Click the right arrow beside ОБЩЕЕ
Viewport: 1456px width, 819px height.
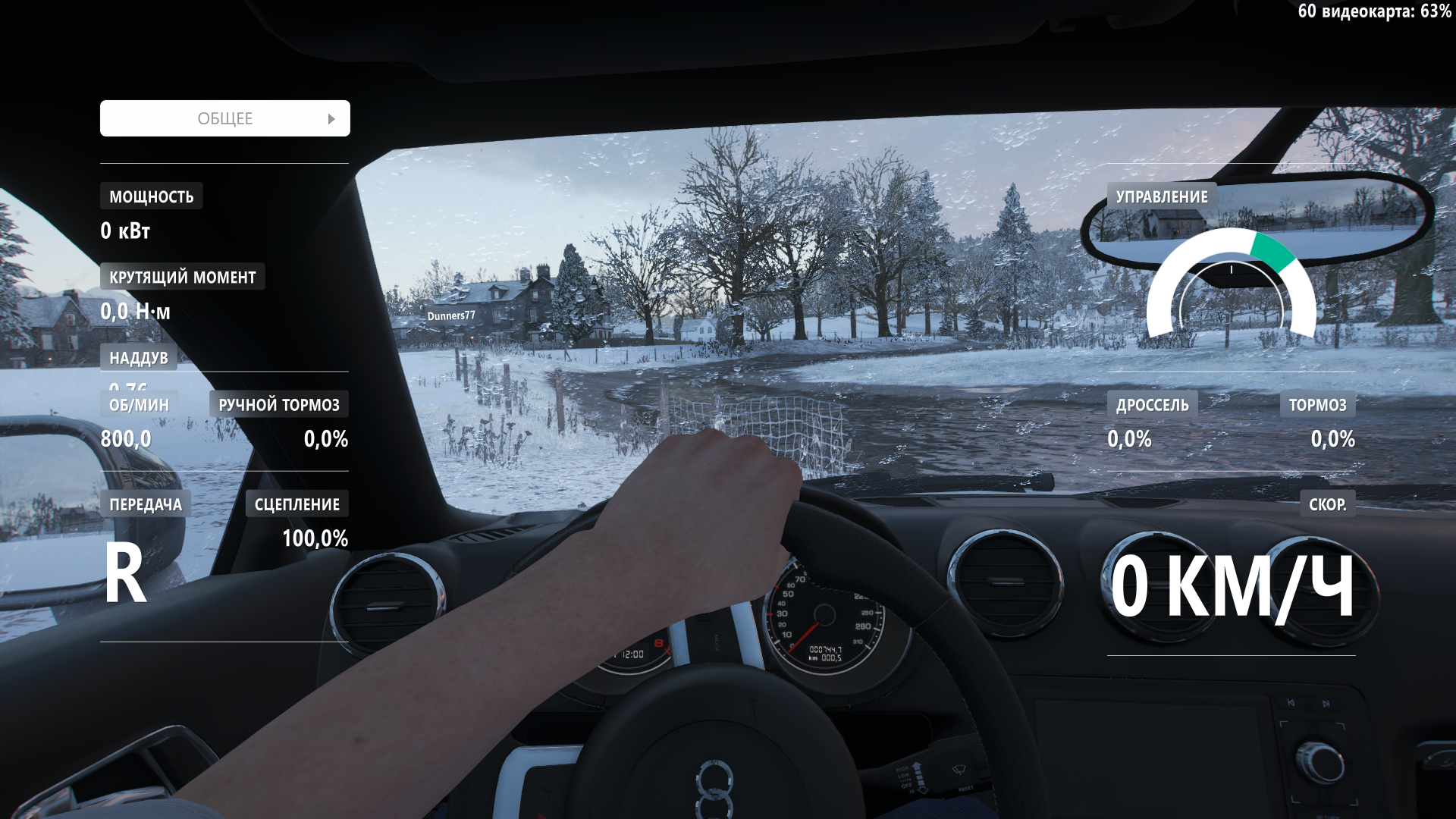[331, 119]
